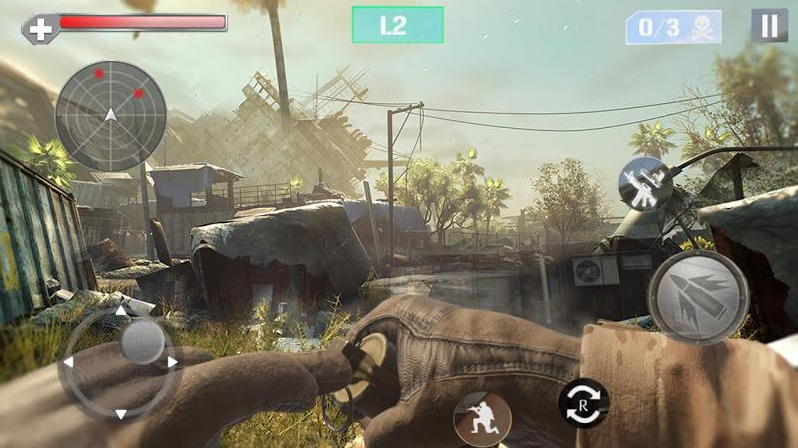The image size is (798, 448).
Task: Reload the weapon with the R button
Action: click(584, 403)
